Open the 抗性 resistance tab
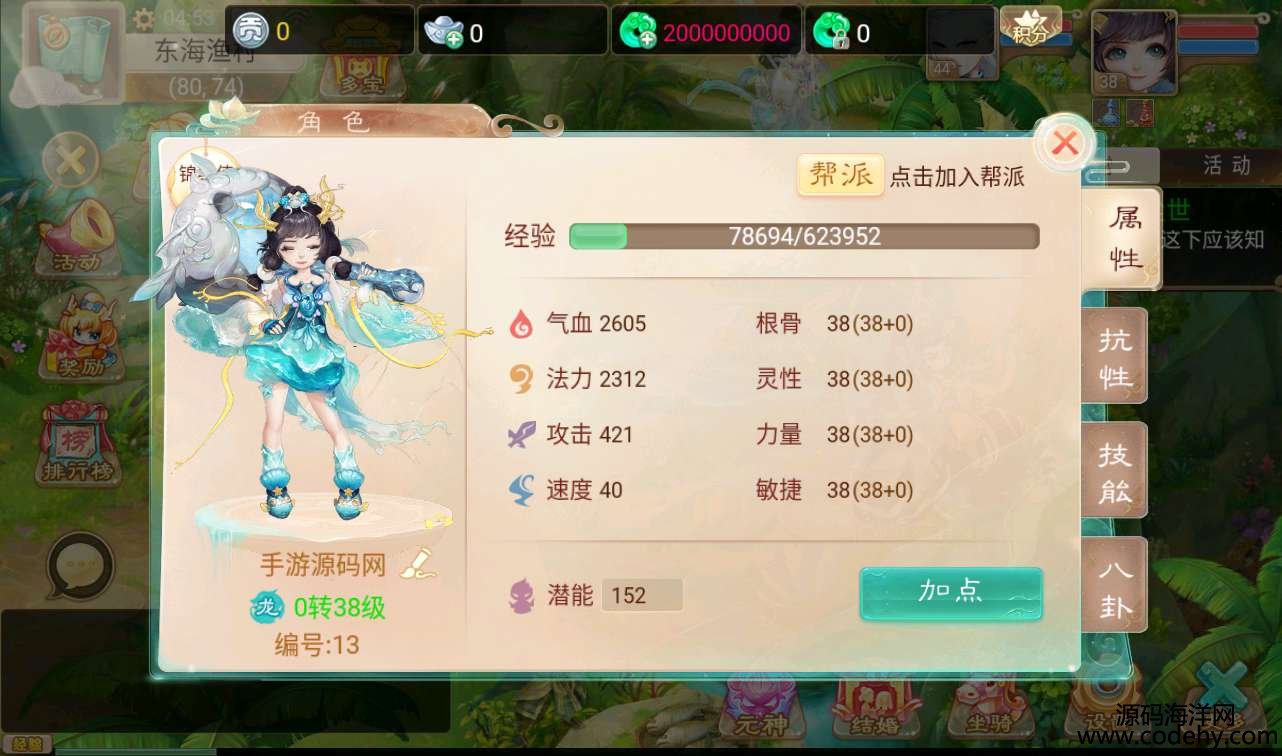The height and width of the screenshot is (756, 1282). coord(1115,357)
